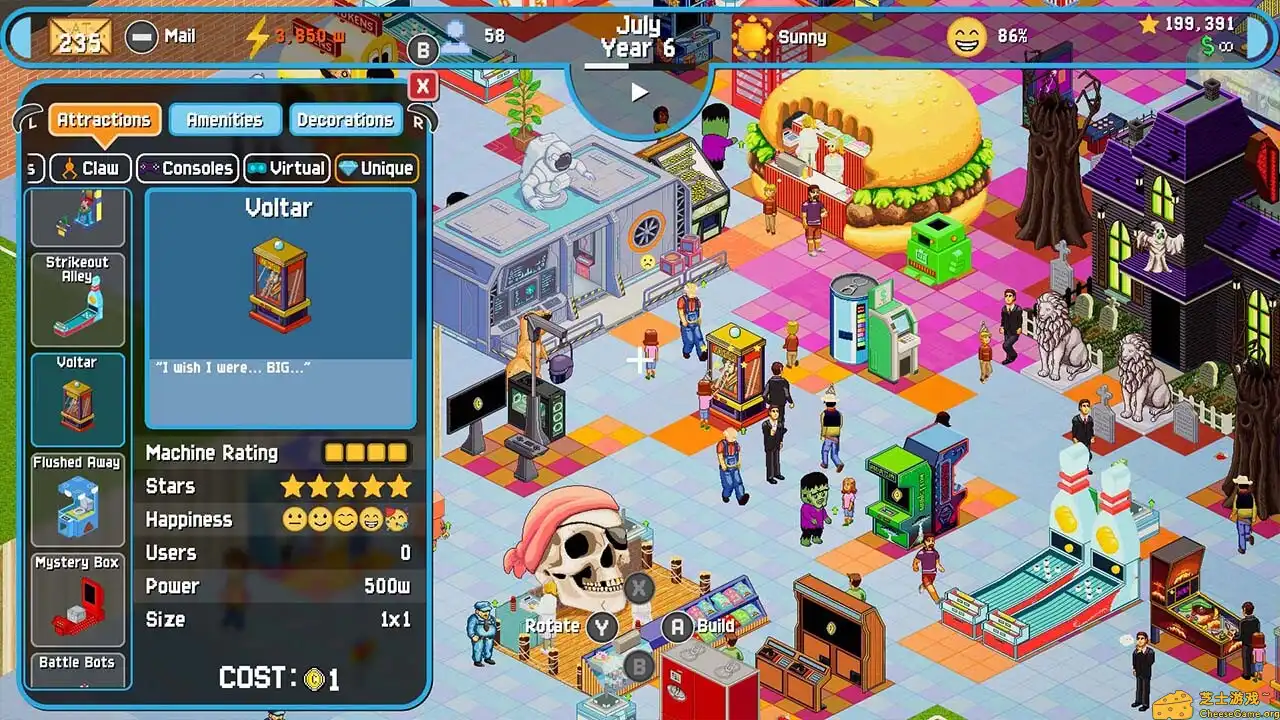The height and width of the screenshot is (720, 1280).
Task: Open the Decorations tab
Action: pyautogui.click(x=345, y=119)
